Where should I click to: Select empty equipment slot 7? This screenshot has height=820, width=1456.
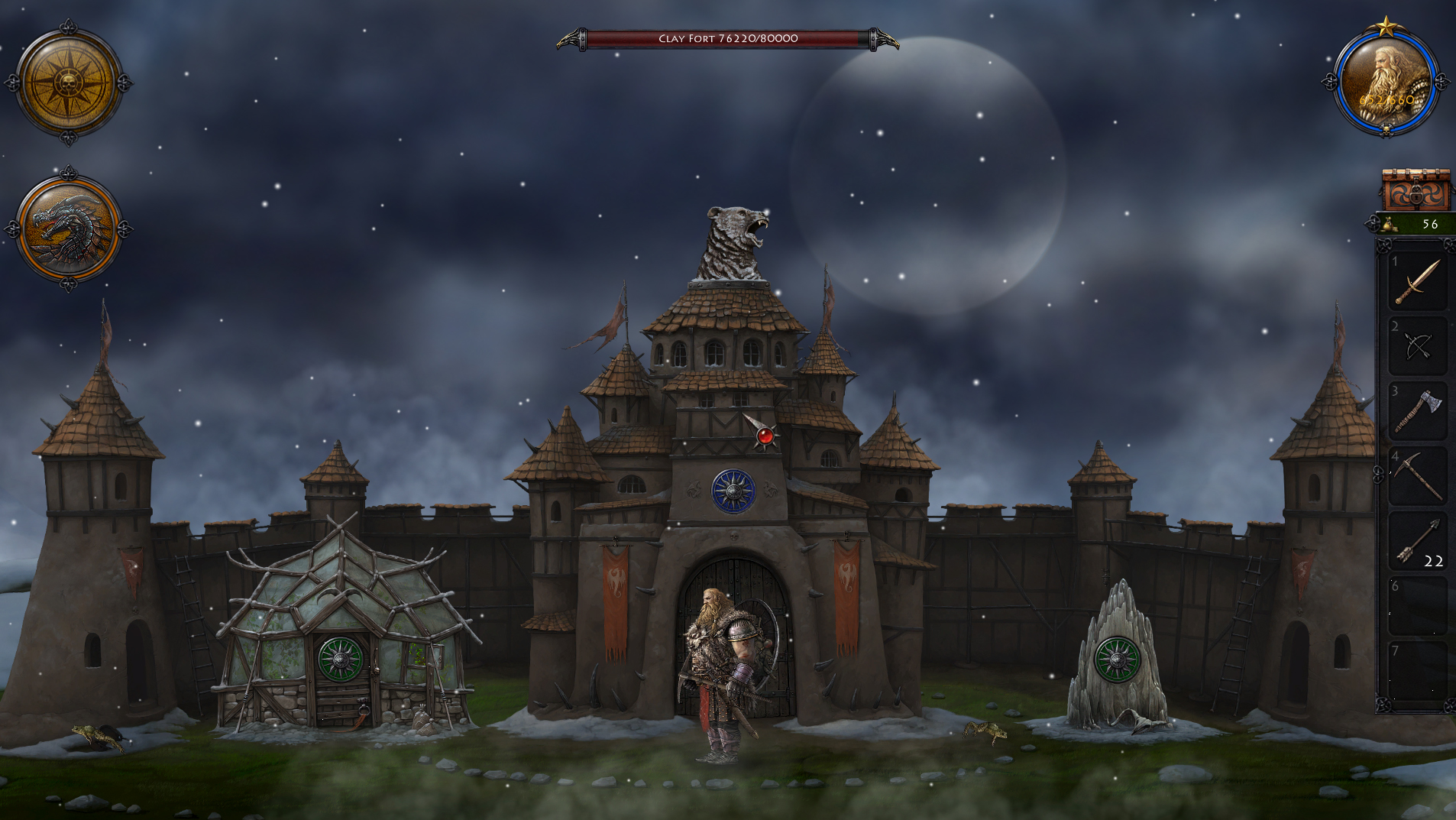(x=1418, y=669)
